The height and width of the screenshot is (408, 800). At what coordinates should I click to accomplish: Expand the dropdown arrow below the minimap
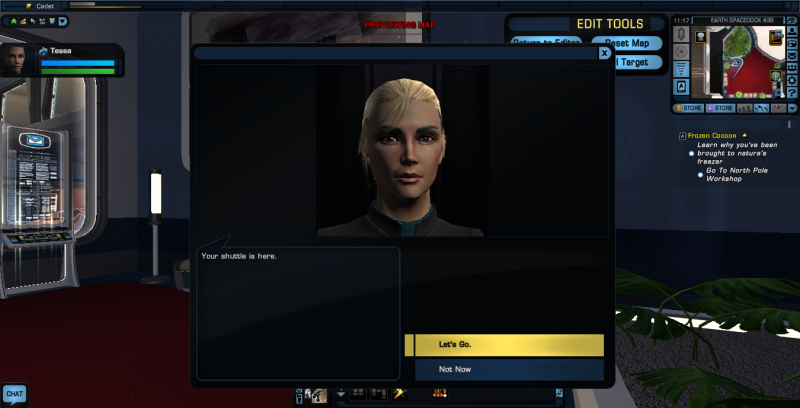tap(792, 107)
